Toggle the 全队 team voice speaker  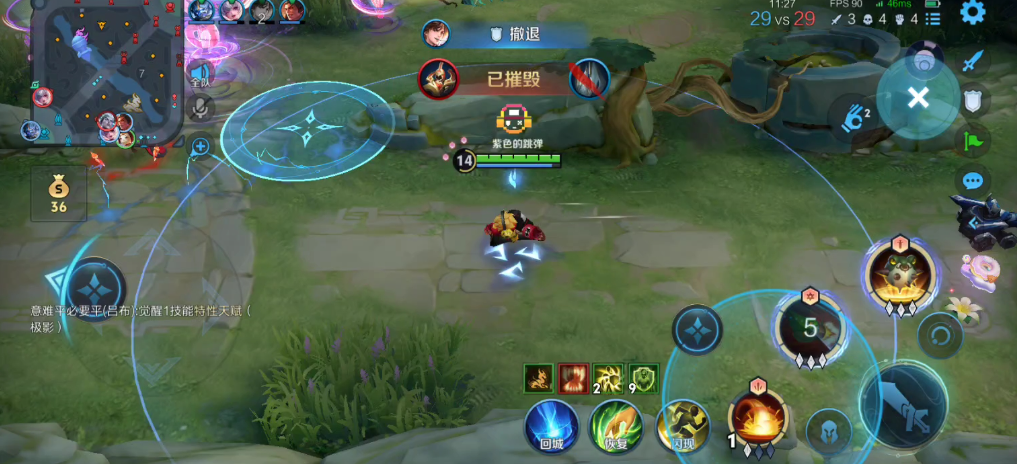[x=201, y=74]
